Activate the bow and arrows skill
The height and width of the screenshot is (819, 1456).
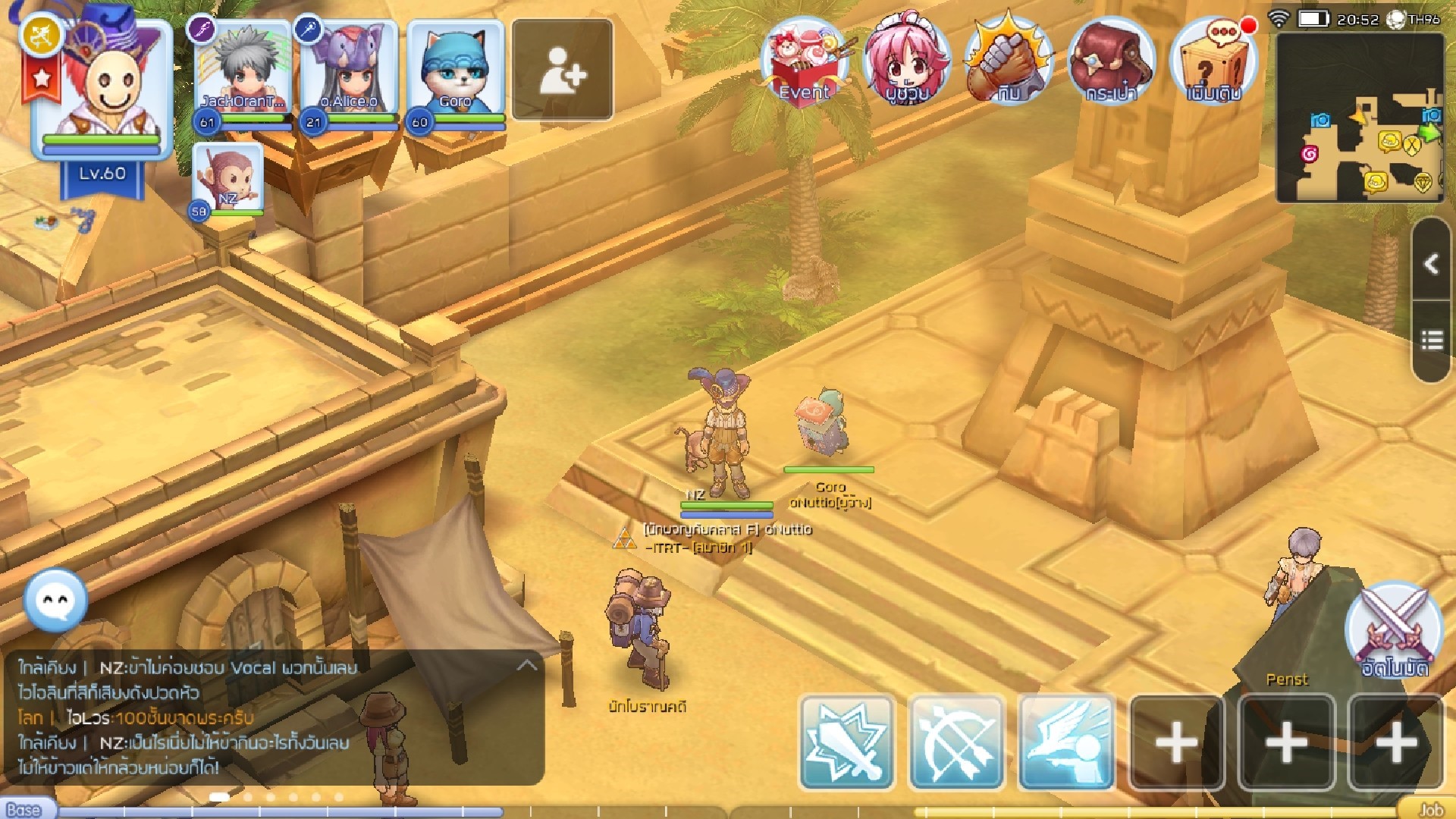pos(957,742)
